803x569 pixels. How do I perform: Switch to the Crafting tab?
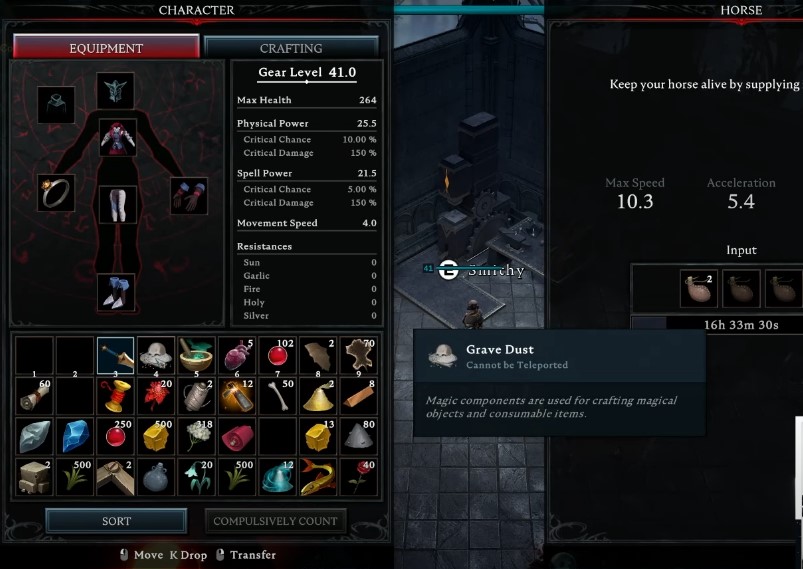[291, 47]
